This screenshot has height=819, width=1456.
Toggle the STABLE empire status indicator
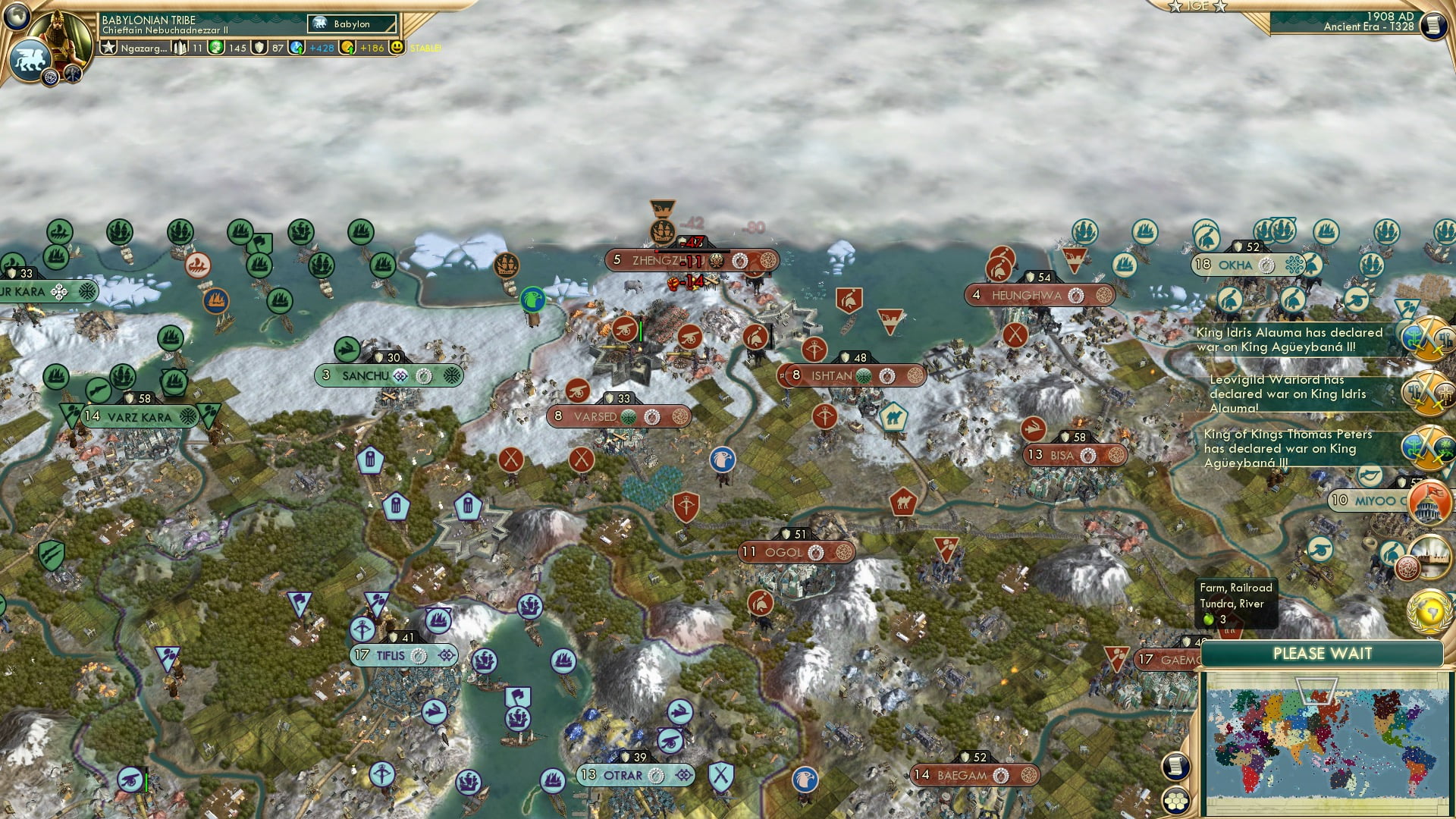(425, 46)
